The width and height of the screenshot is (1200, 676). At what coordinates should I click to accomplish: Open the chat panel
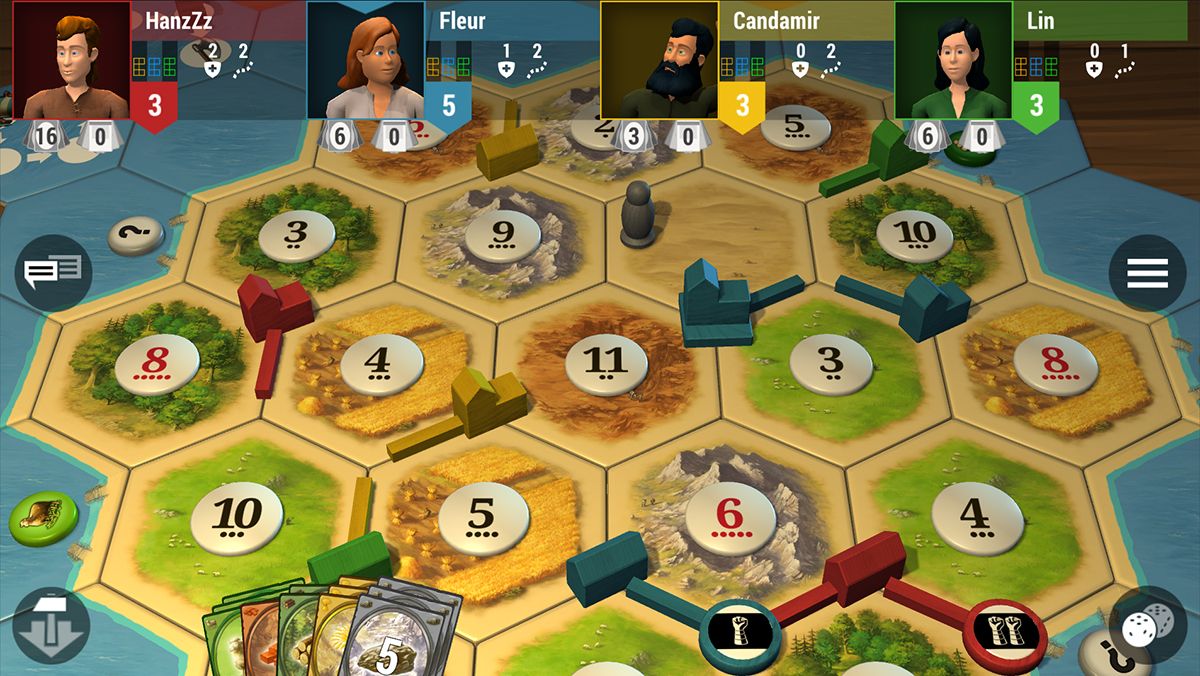point(53,272)
